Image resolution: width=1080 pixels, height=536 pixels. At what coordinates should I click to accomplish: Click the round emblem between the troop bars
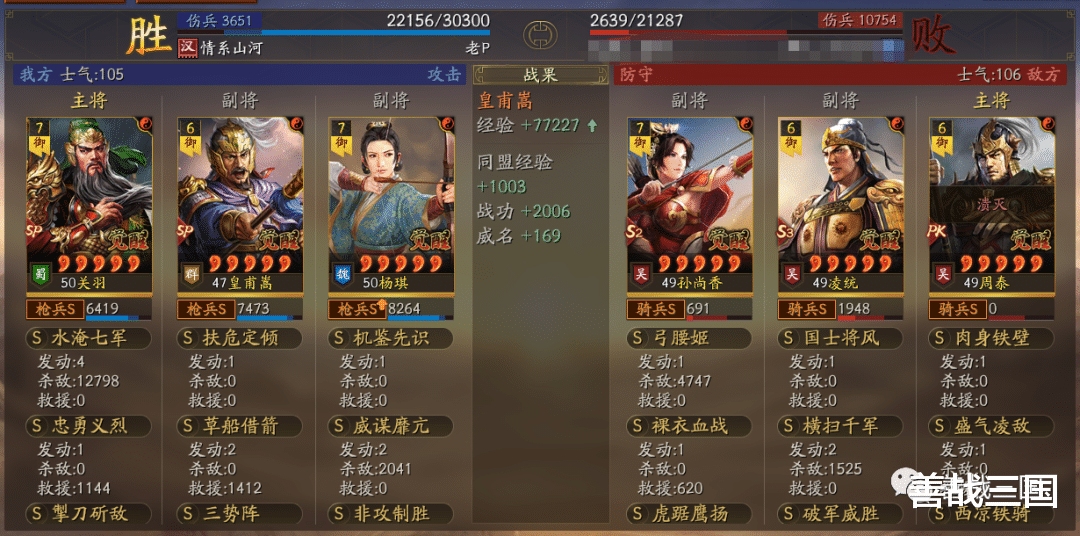540,36
